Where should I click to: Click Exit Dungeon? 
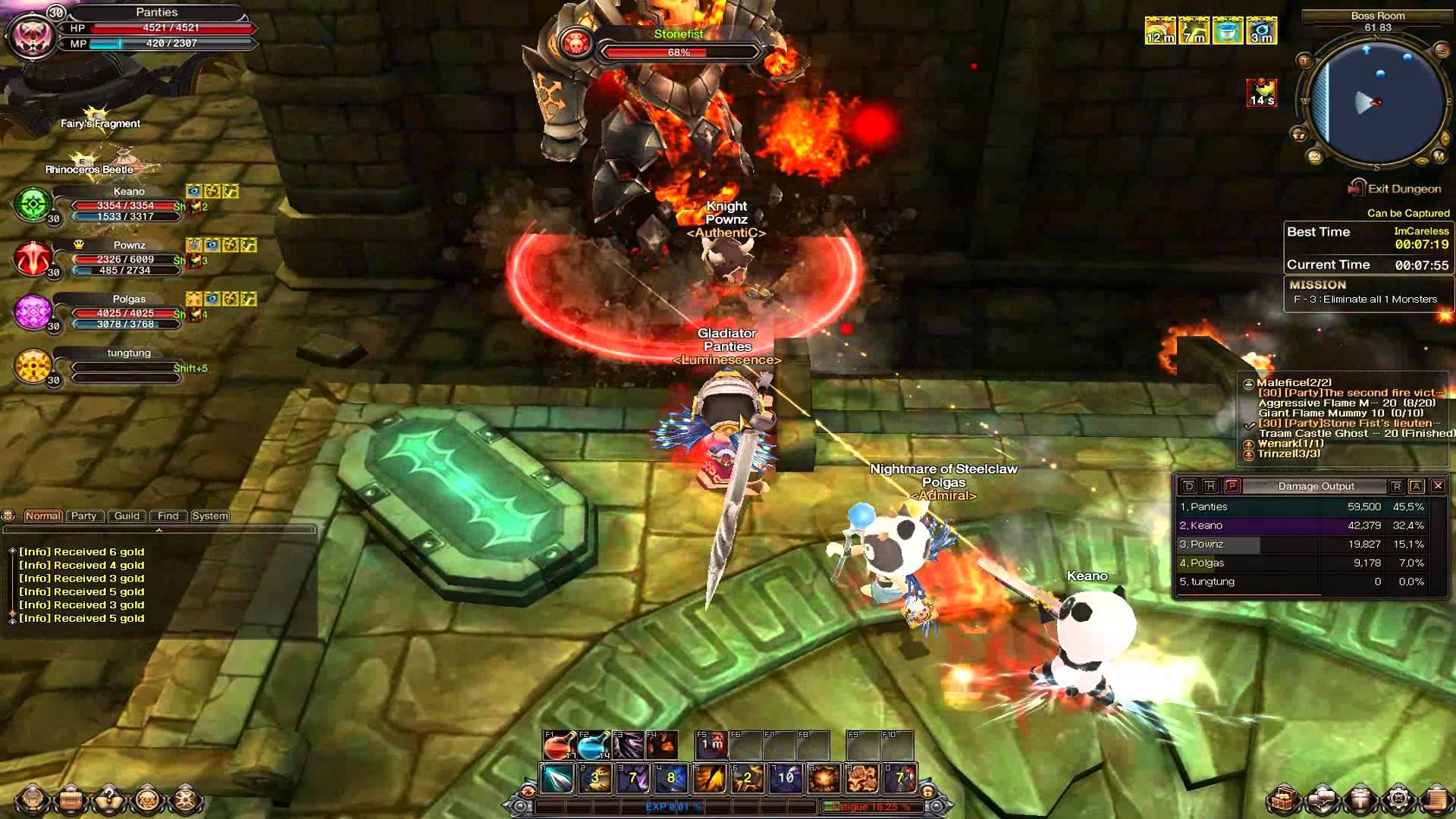coord(1403,189)
